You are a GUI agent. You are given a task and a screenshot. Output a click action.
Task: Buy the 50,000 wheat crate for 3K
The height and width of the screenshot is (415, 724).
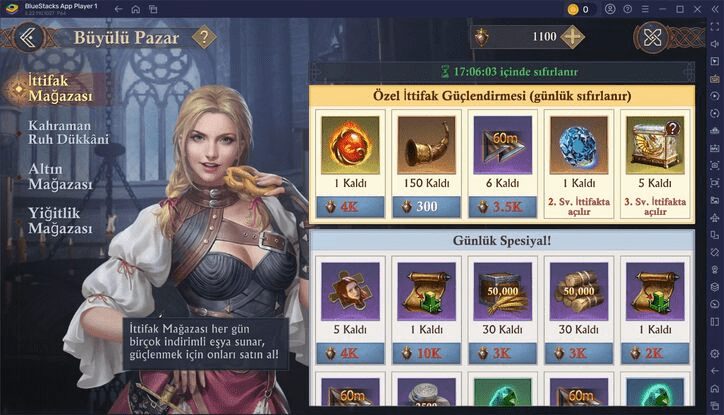[x=502, y=353]
